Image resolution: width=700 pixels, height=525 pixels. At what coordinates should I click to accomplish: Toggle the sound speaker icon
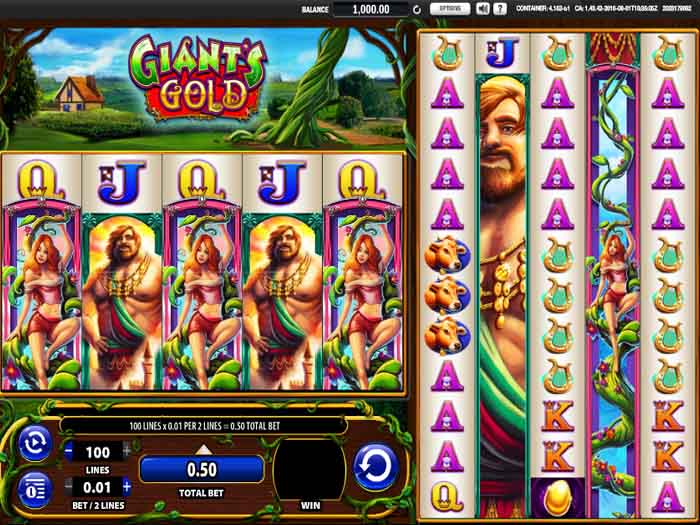[482, 9]
